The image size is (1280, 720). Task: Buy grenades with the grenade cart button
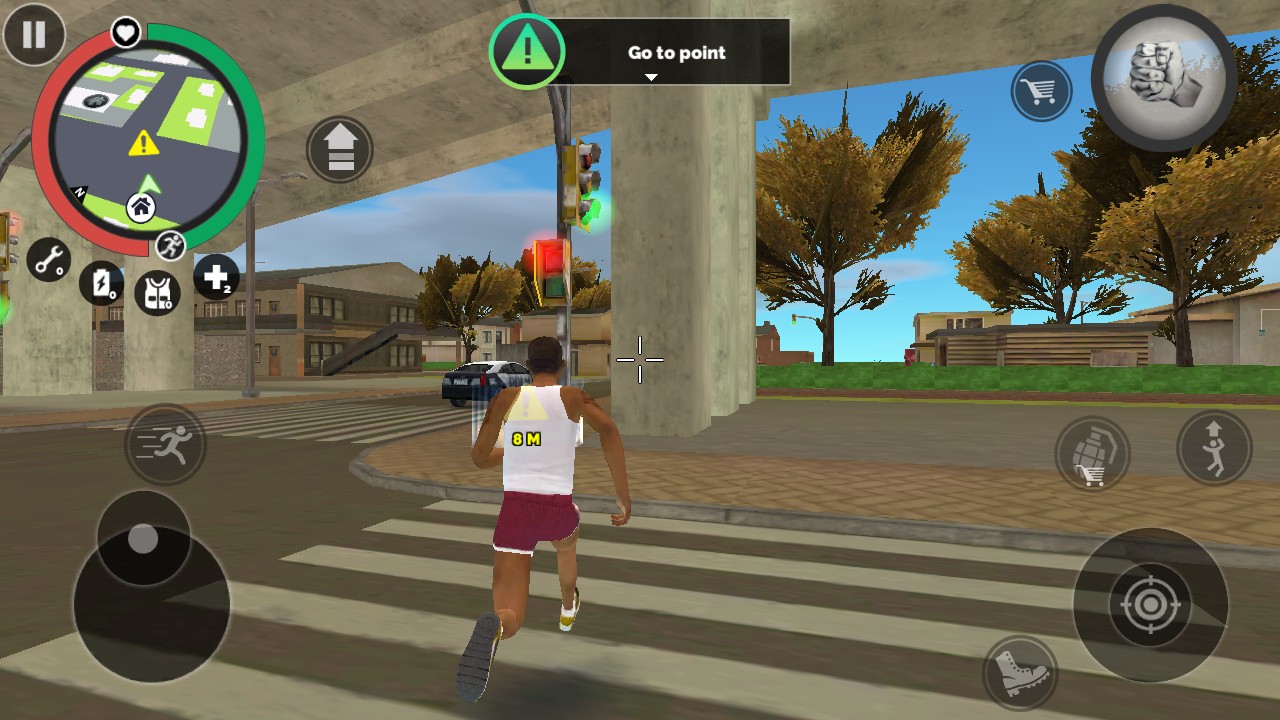click(x=1092, y=454)
